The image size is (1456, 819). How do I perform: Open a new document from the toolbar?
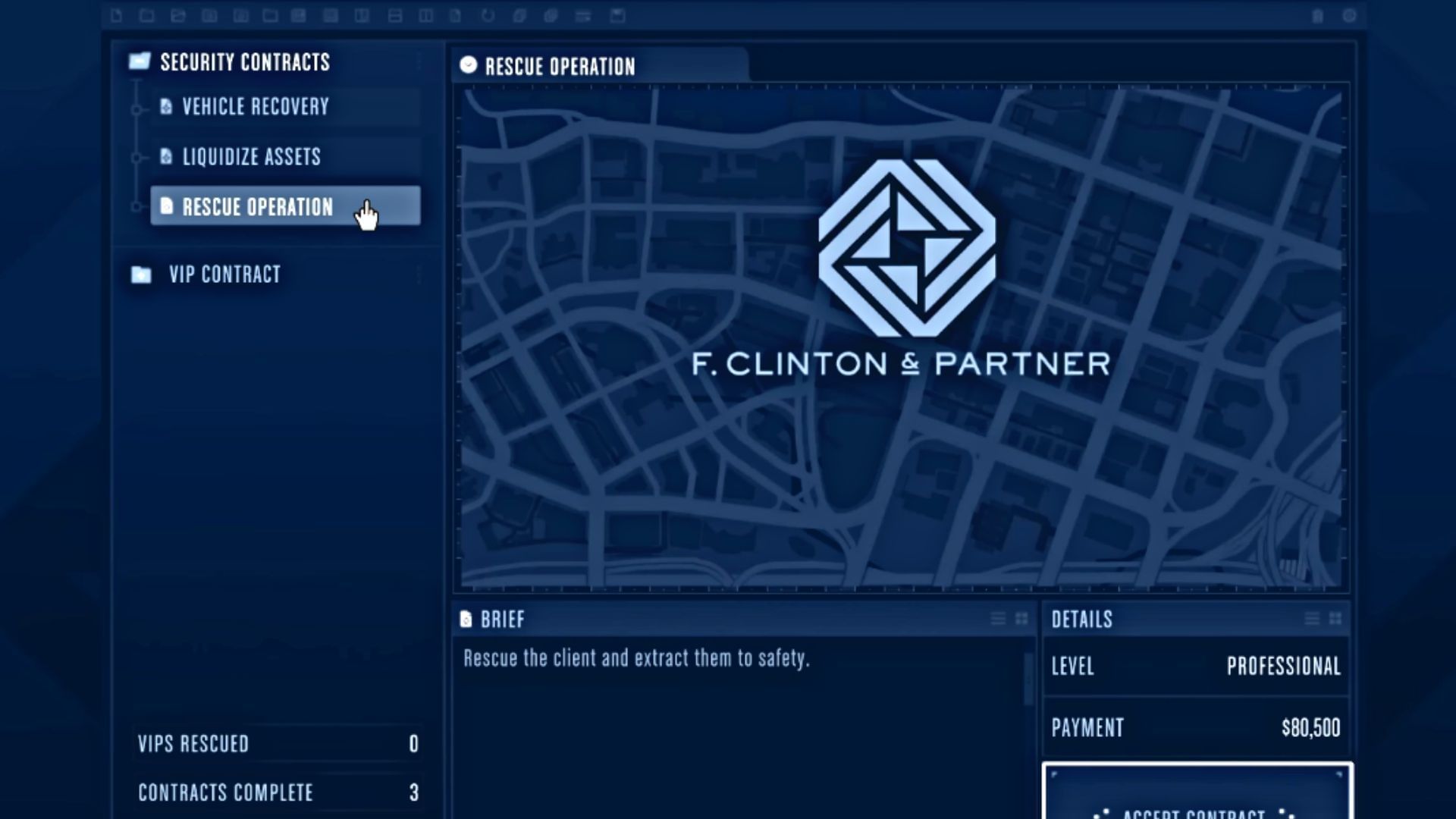coord(115,15)
